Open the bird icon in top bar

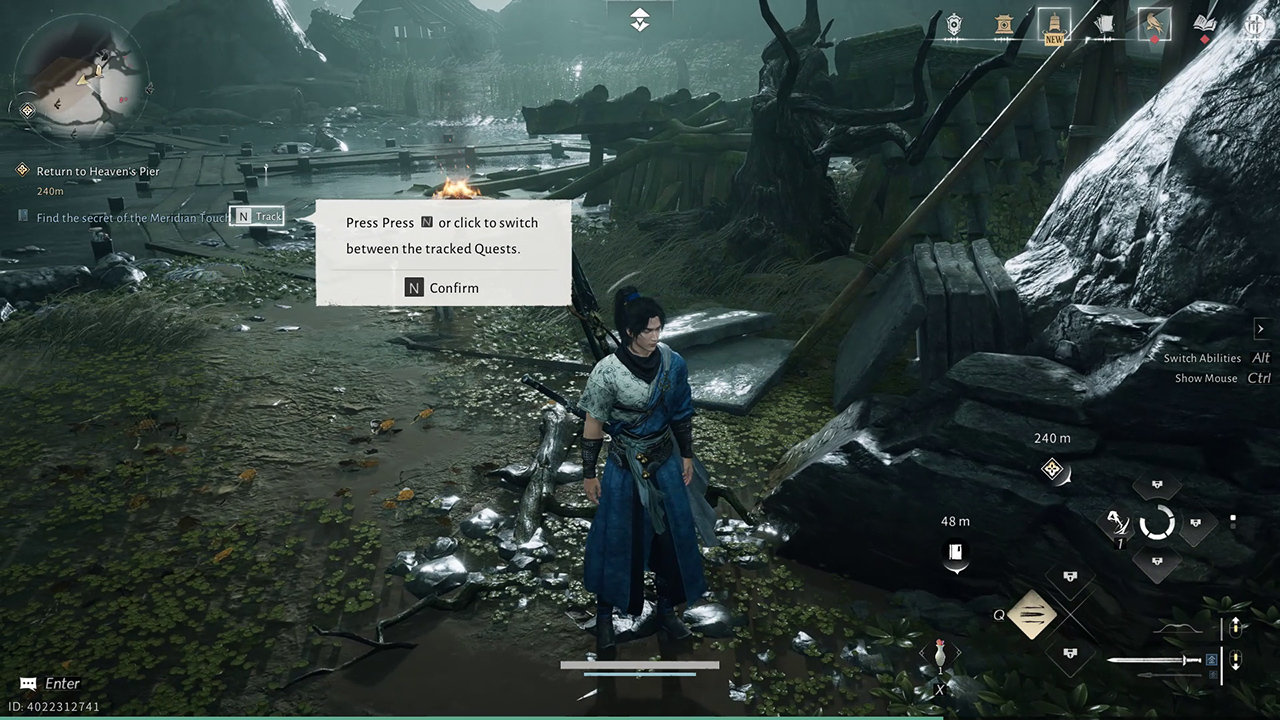1154,24
